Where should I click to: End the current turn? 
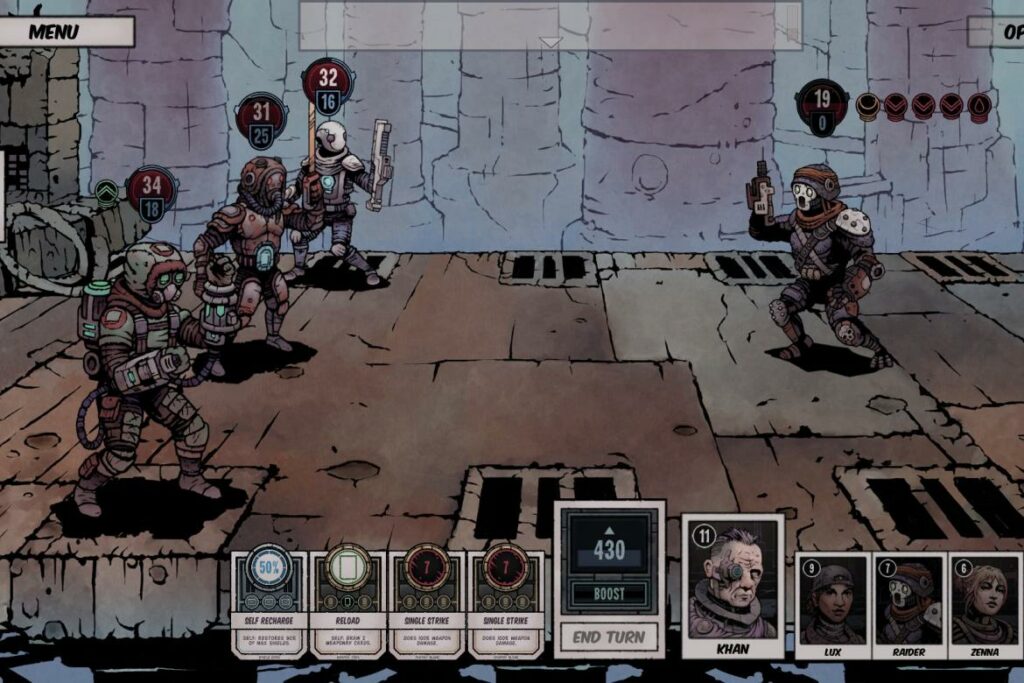click(609, 636)
